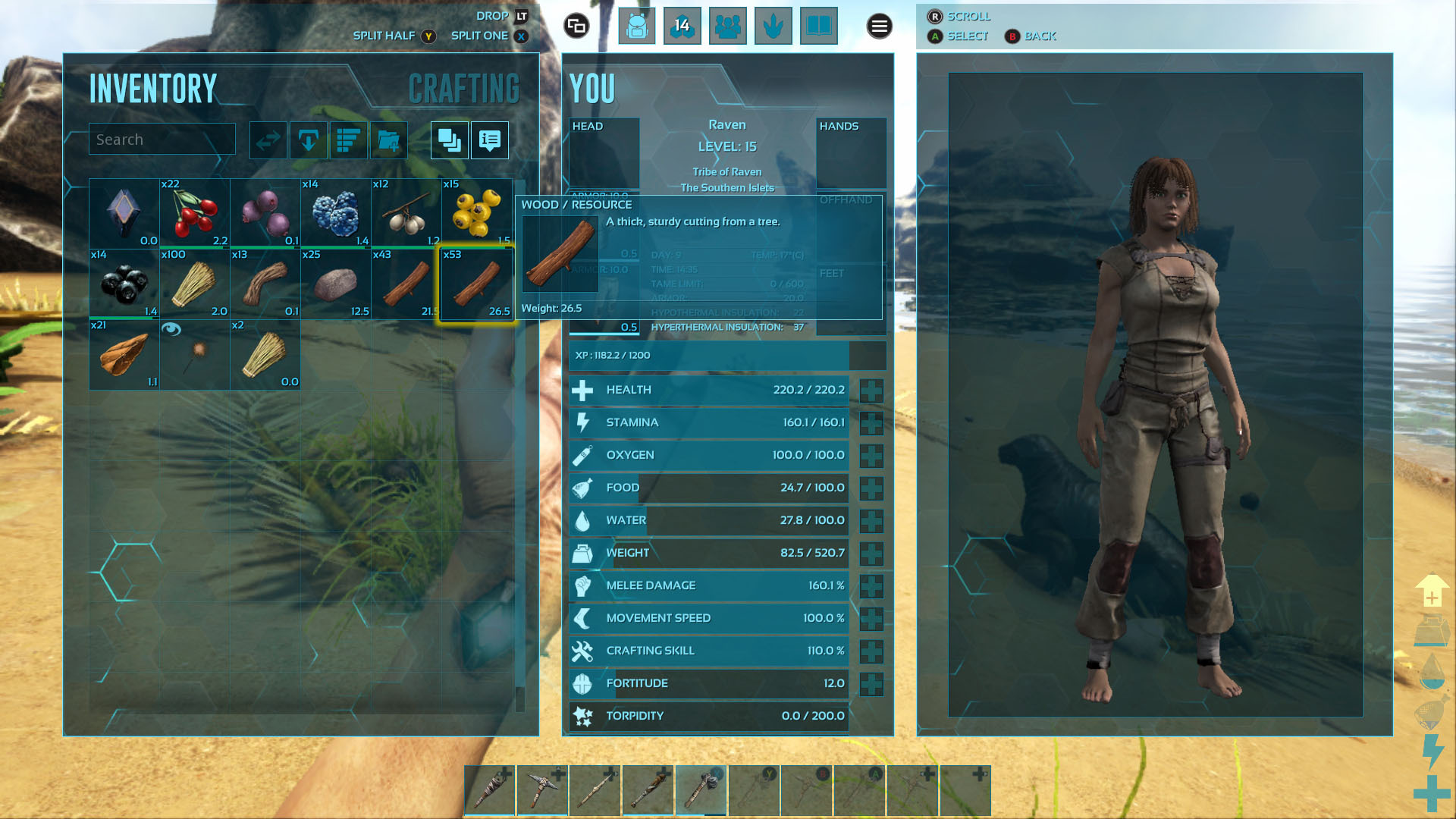Open the engrams tab showing 14
1456x819 pixels.
point(682,27)
